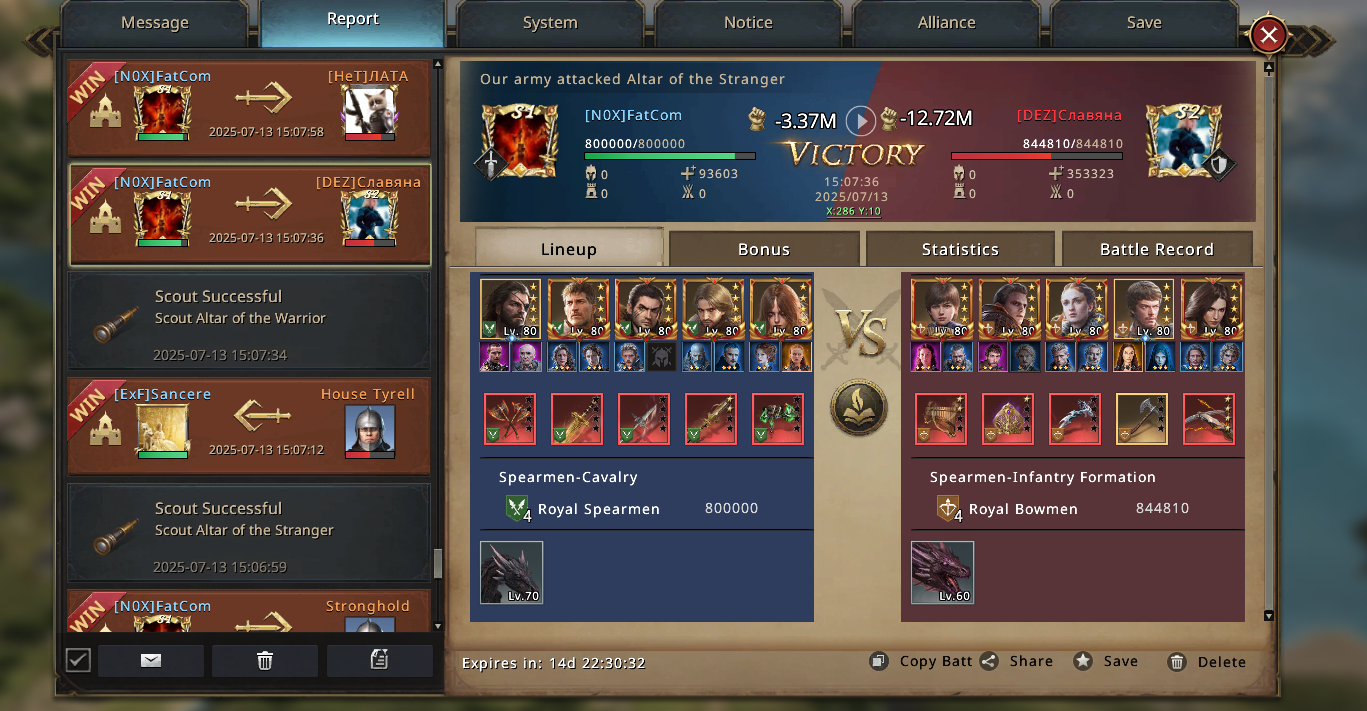
Task: Switch to the Message tab
Action: pos(154,23)
